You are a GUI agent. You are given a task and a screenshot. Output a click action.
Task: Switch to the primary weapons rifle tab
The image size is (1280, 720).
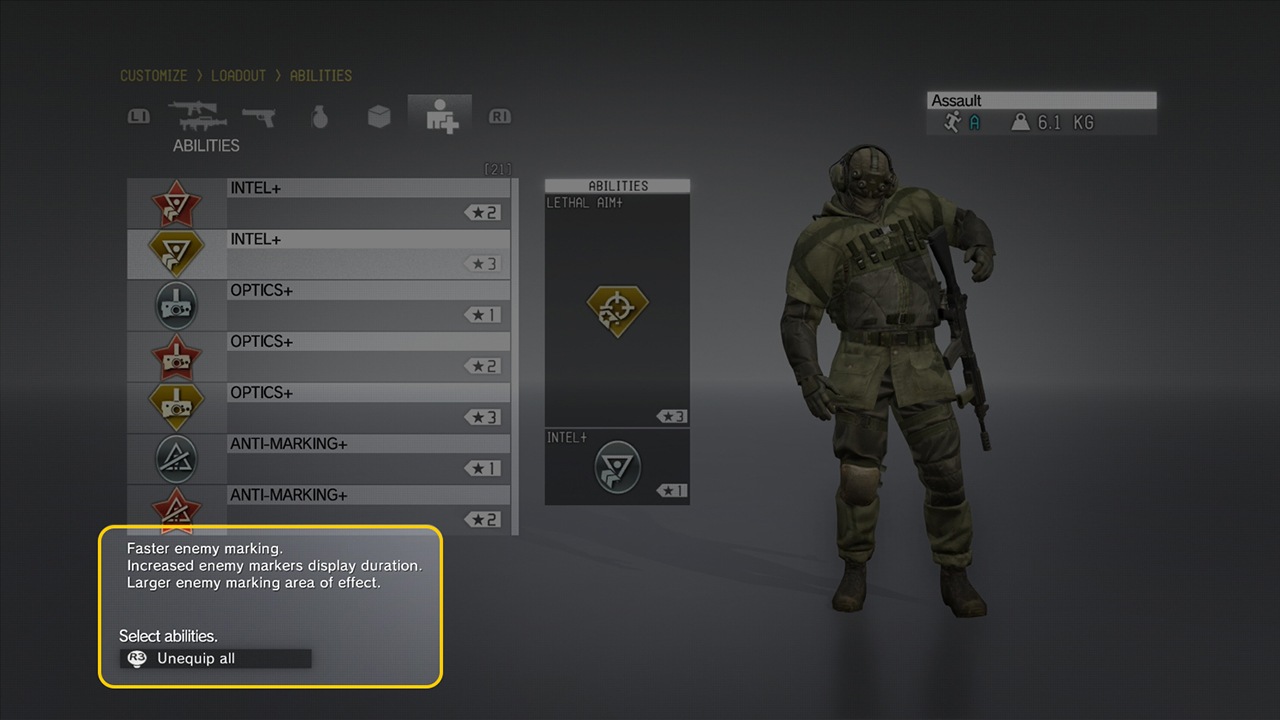click(198, 117)
